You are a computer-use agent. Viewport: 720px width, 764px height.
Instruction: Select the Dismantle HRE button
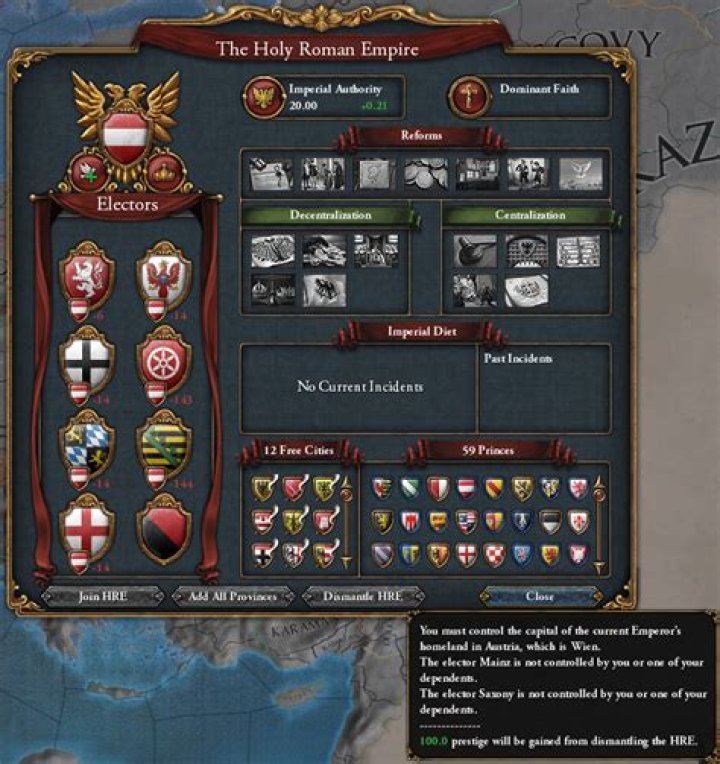pos(362,596)
